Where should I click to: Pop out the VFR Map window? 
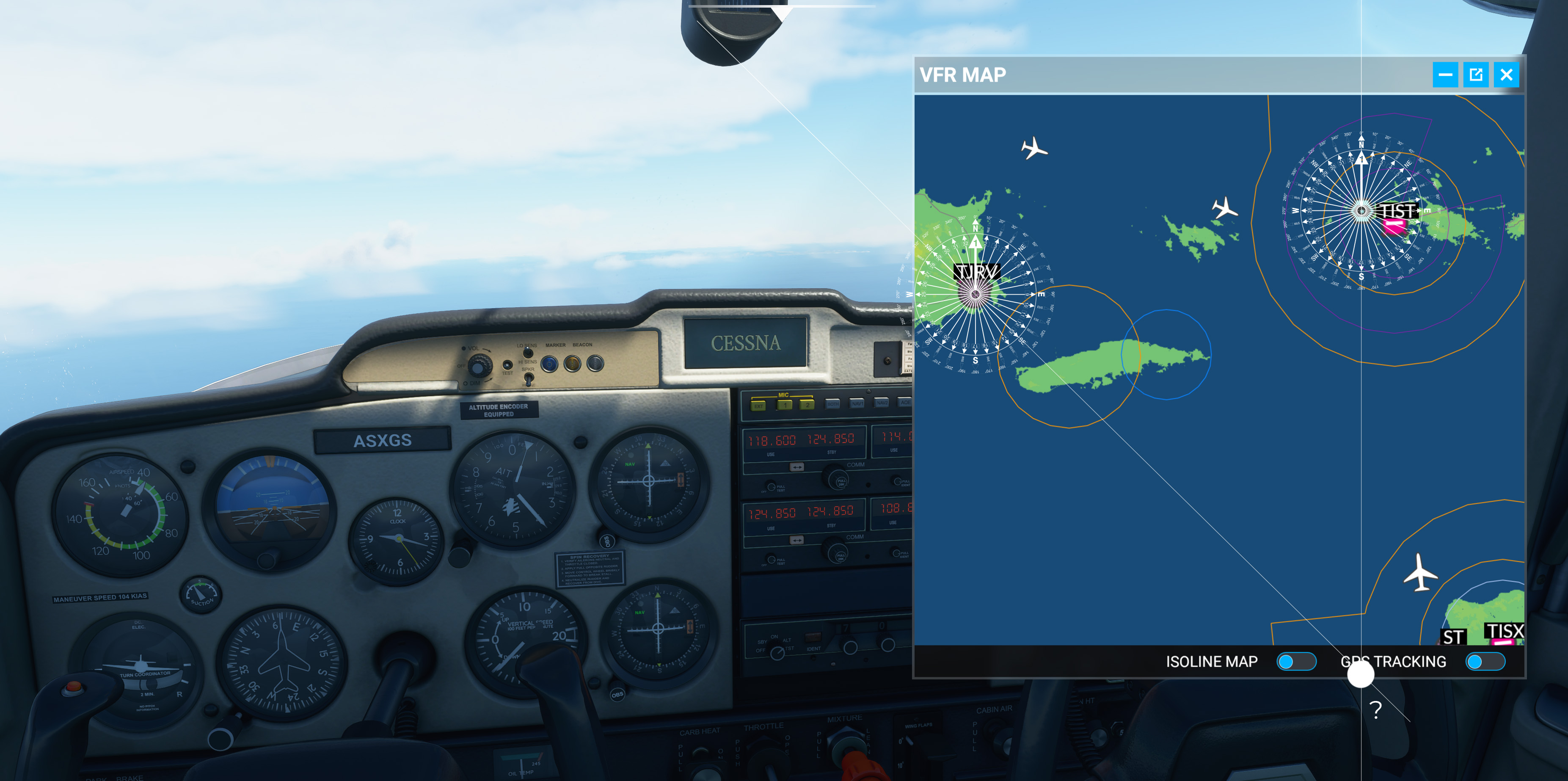[x=1475, y=75]
